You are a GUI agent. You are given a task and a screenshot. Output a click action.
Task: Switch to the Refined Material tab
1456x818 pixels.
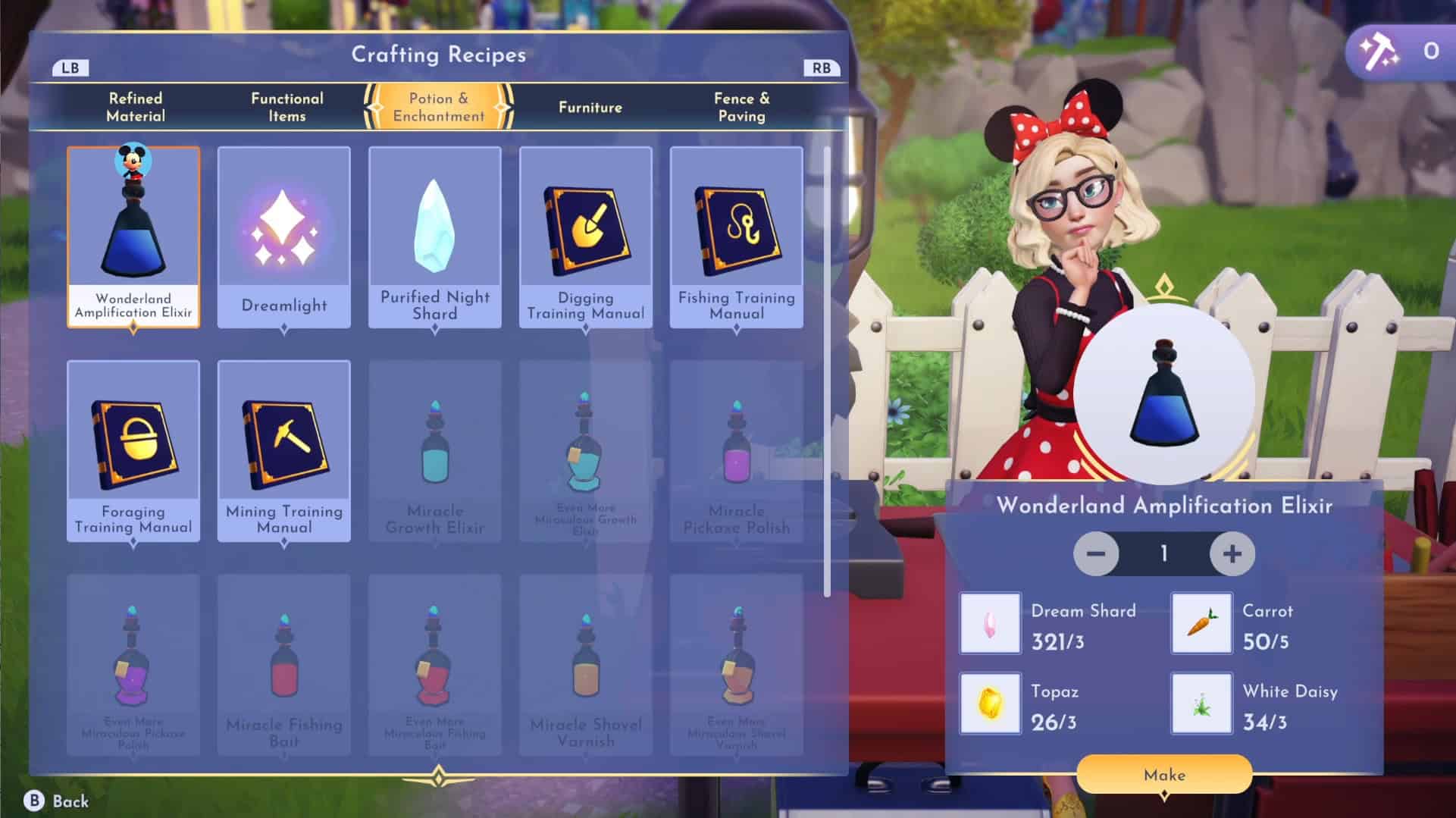(x=136, y=107)
